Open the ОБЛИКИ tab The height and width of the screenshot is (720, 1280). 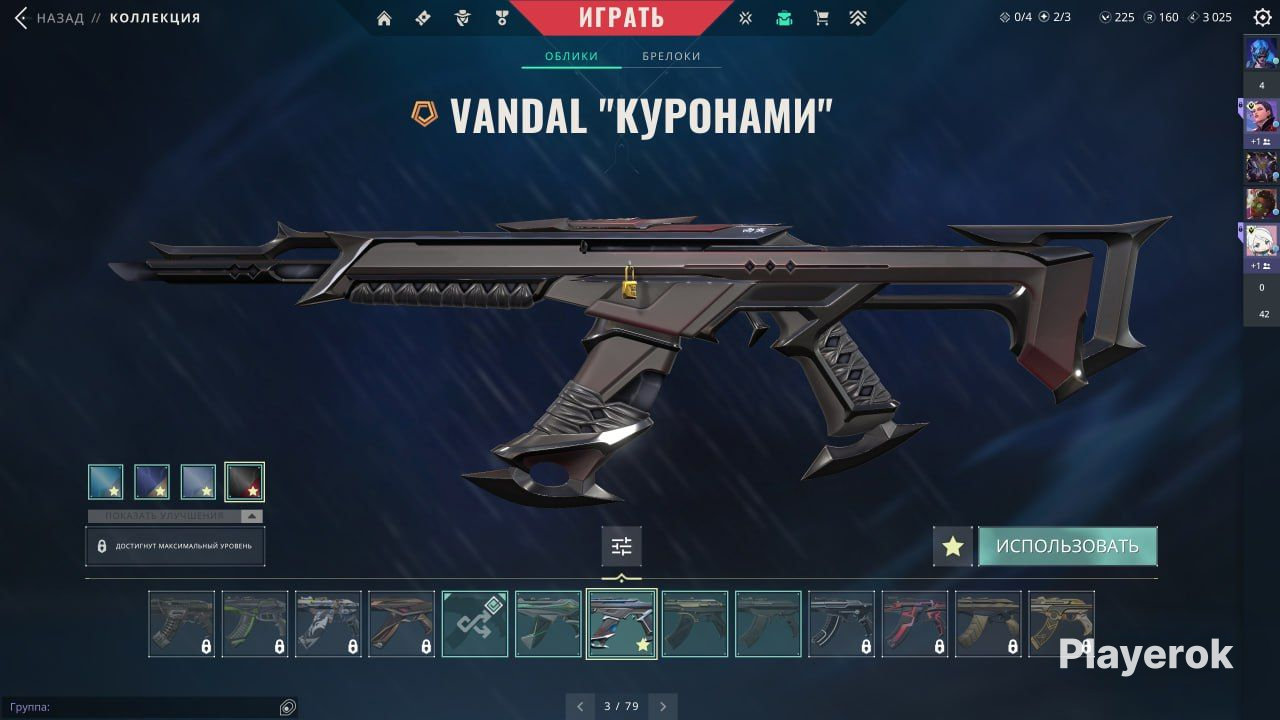[571, 56]
